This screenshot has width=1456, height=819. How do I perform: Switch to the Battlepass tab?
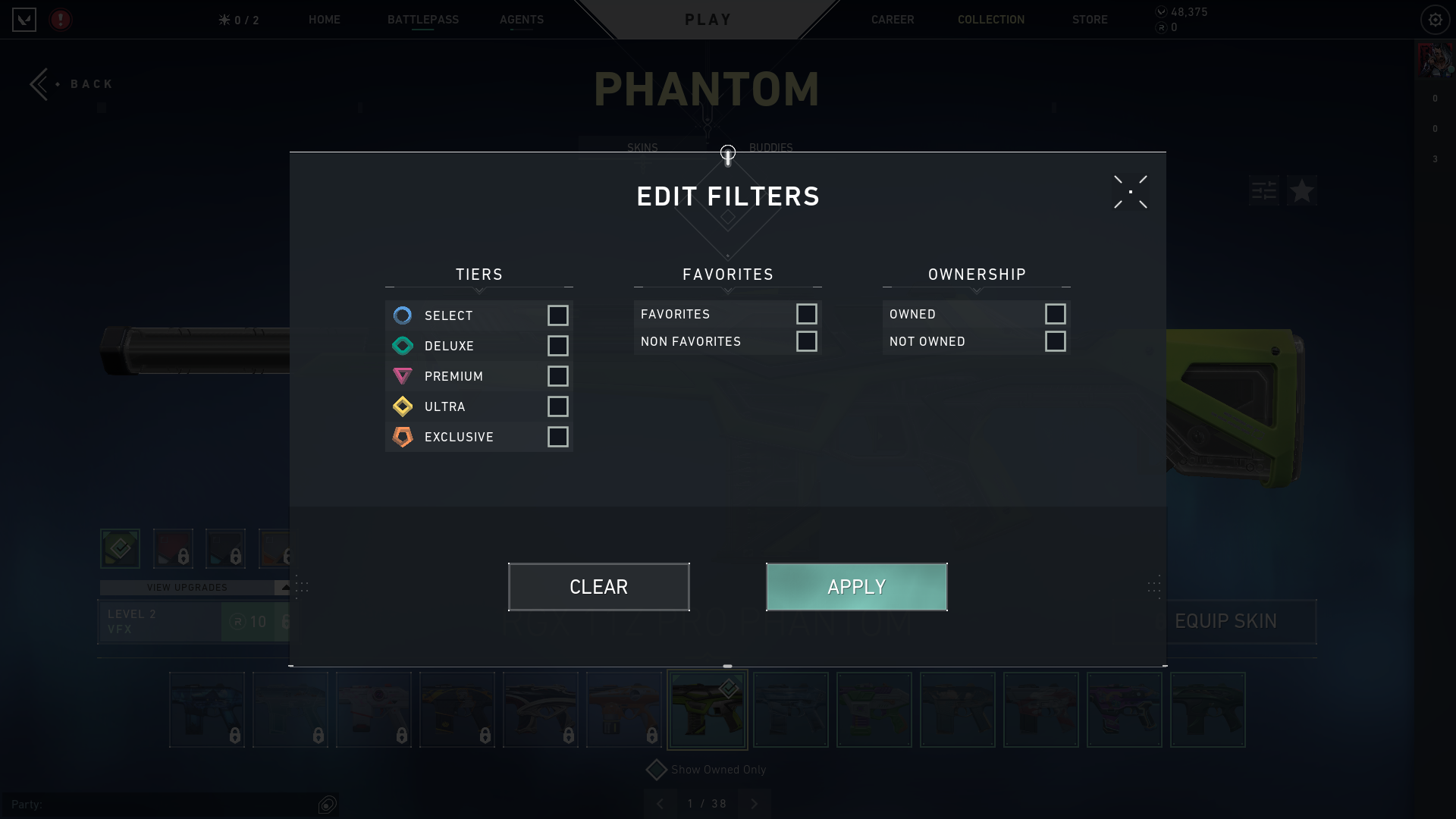click(x=422, y=20)
